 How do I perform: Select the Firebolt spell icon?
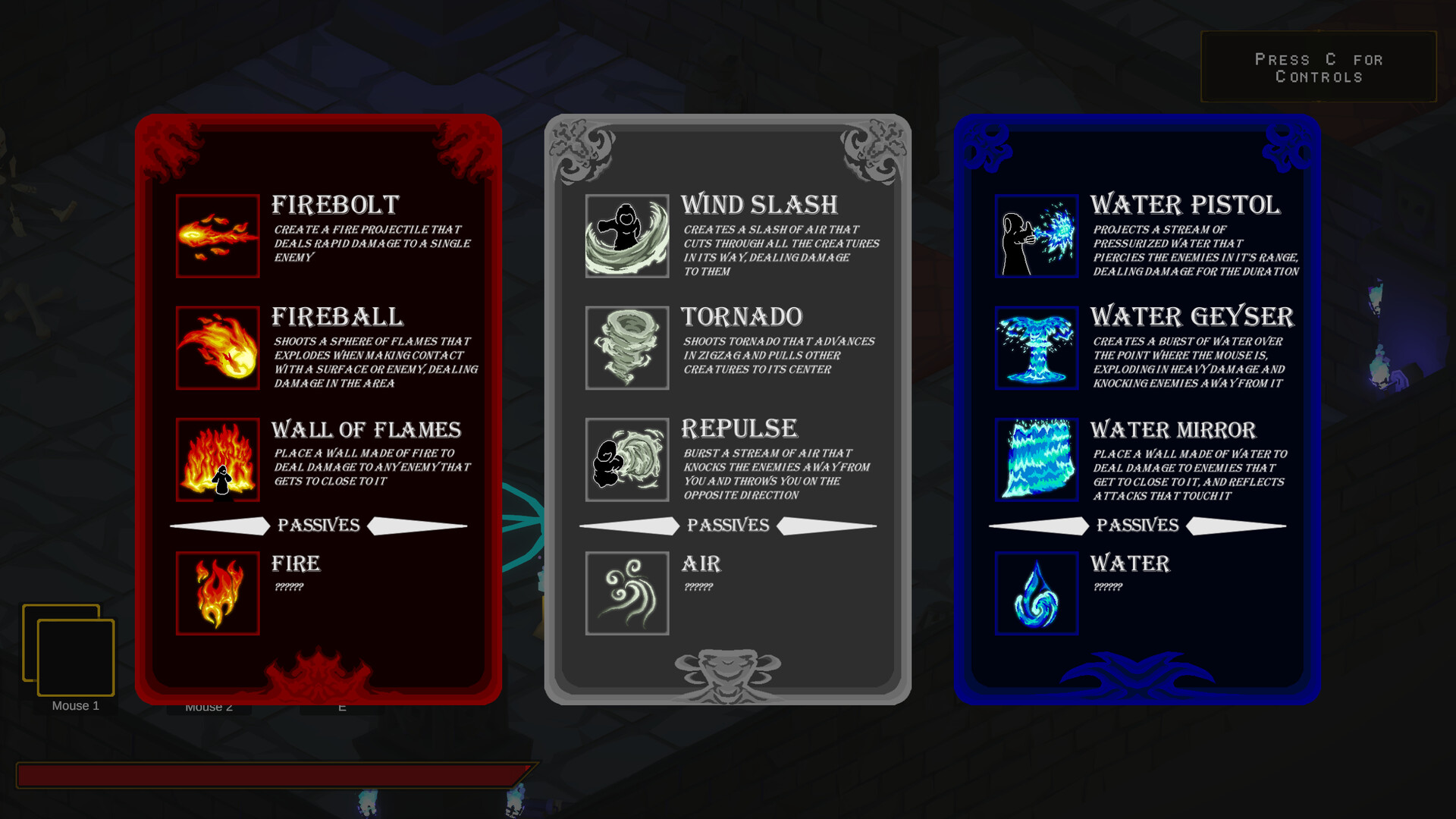pos(218,236)
